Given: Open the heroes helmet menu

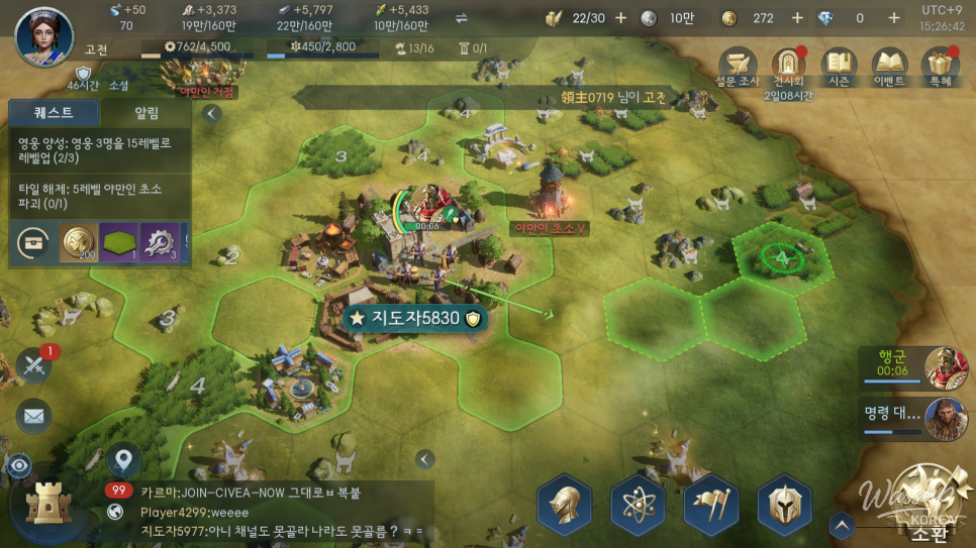Looking at the screenshot, I should pos(565,503).
